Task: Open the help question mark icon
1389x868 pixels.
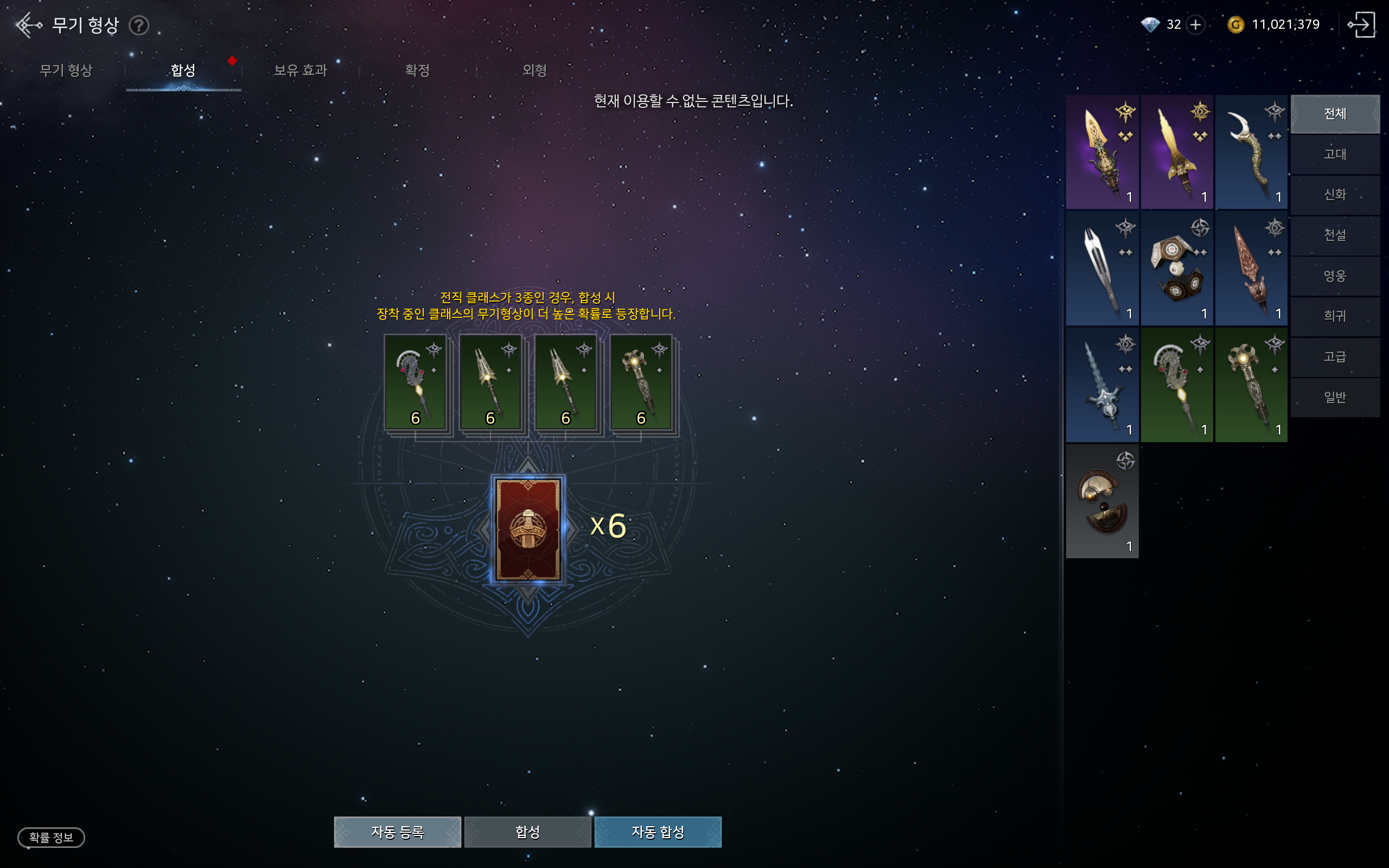Action: click(x=138, y=25)
